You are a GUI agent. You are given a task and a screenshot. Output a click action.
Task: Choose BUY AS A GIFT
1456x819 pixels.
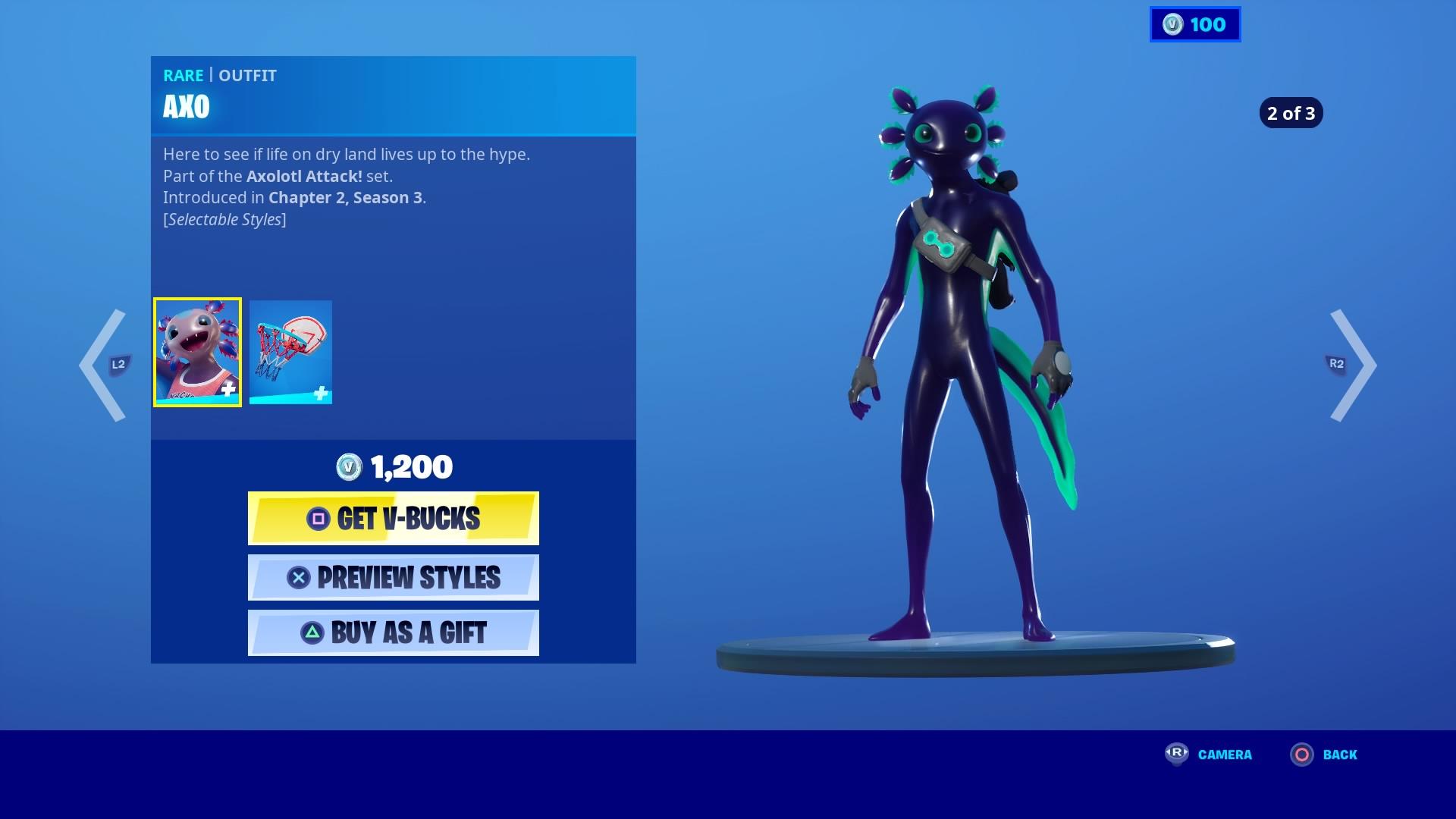click(394, 632)
